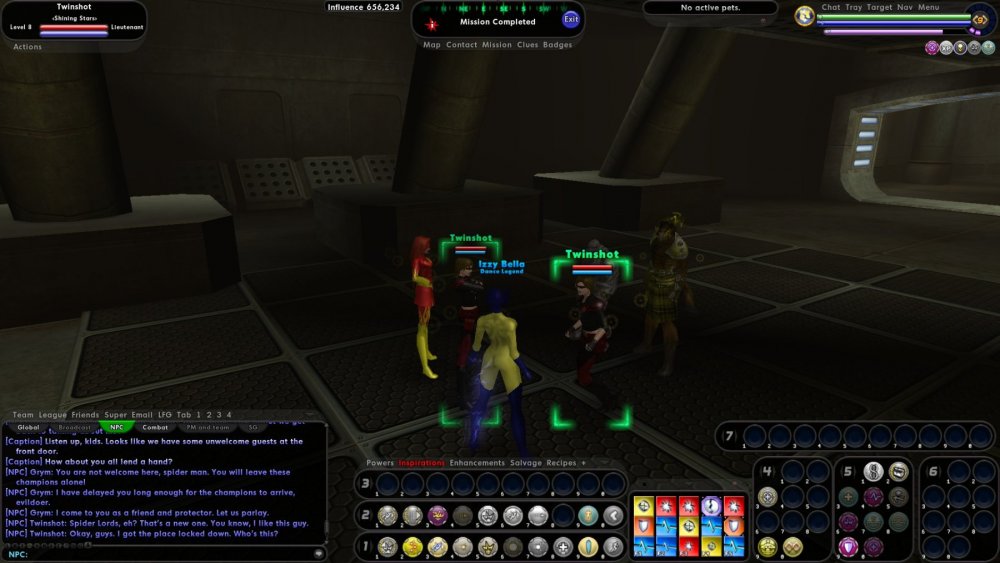The width and height of the screenshot is (1000, 563).
Task: Open the main Menu option
Action: (928, 7)
